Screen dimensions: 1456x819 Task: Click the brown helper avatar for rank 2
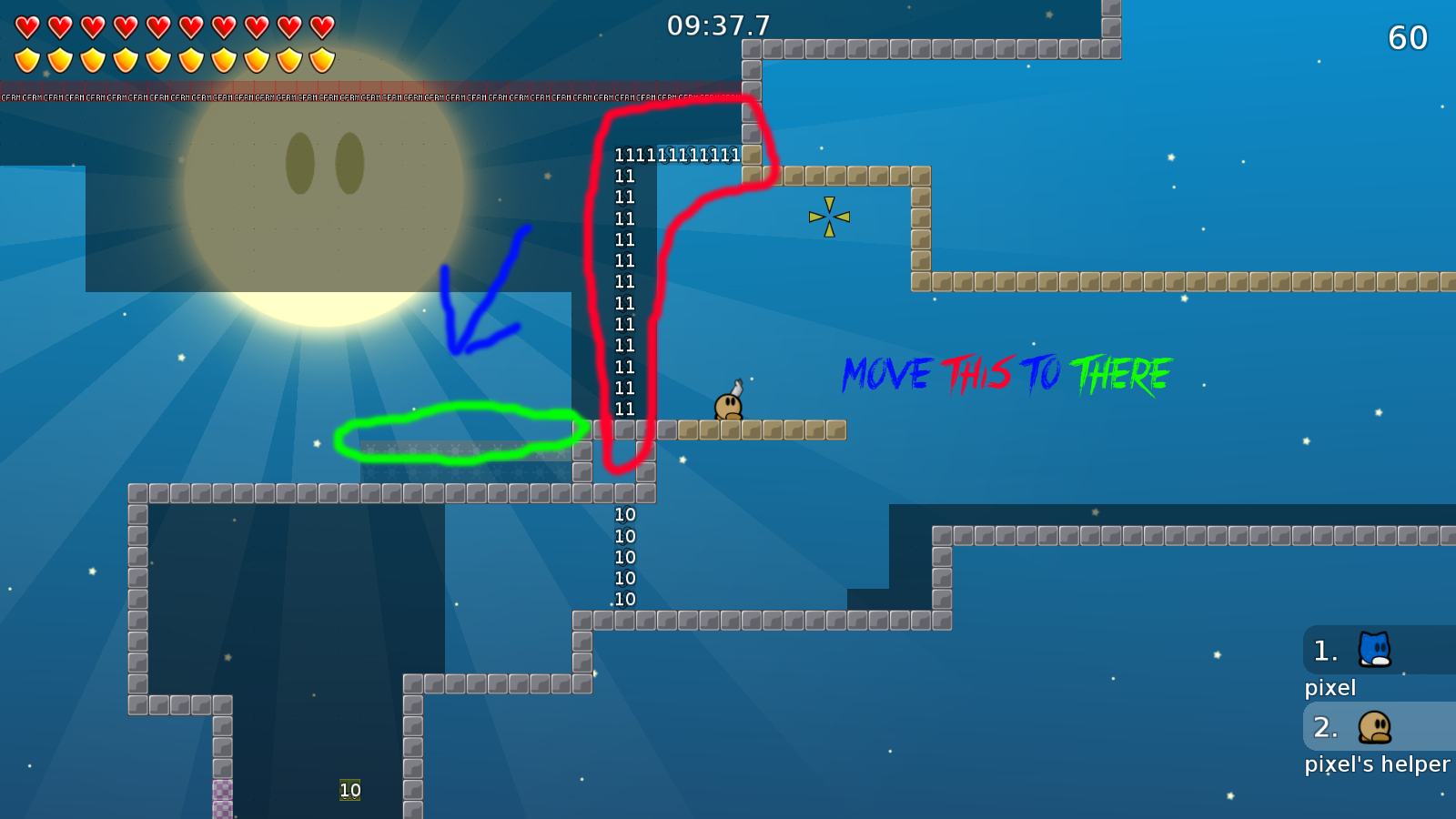tap(1374, 728)
